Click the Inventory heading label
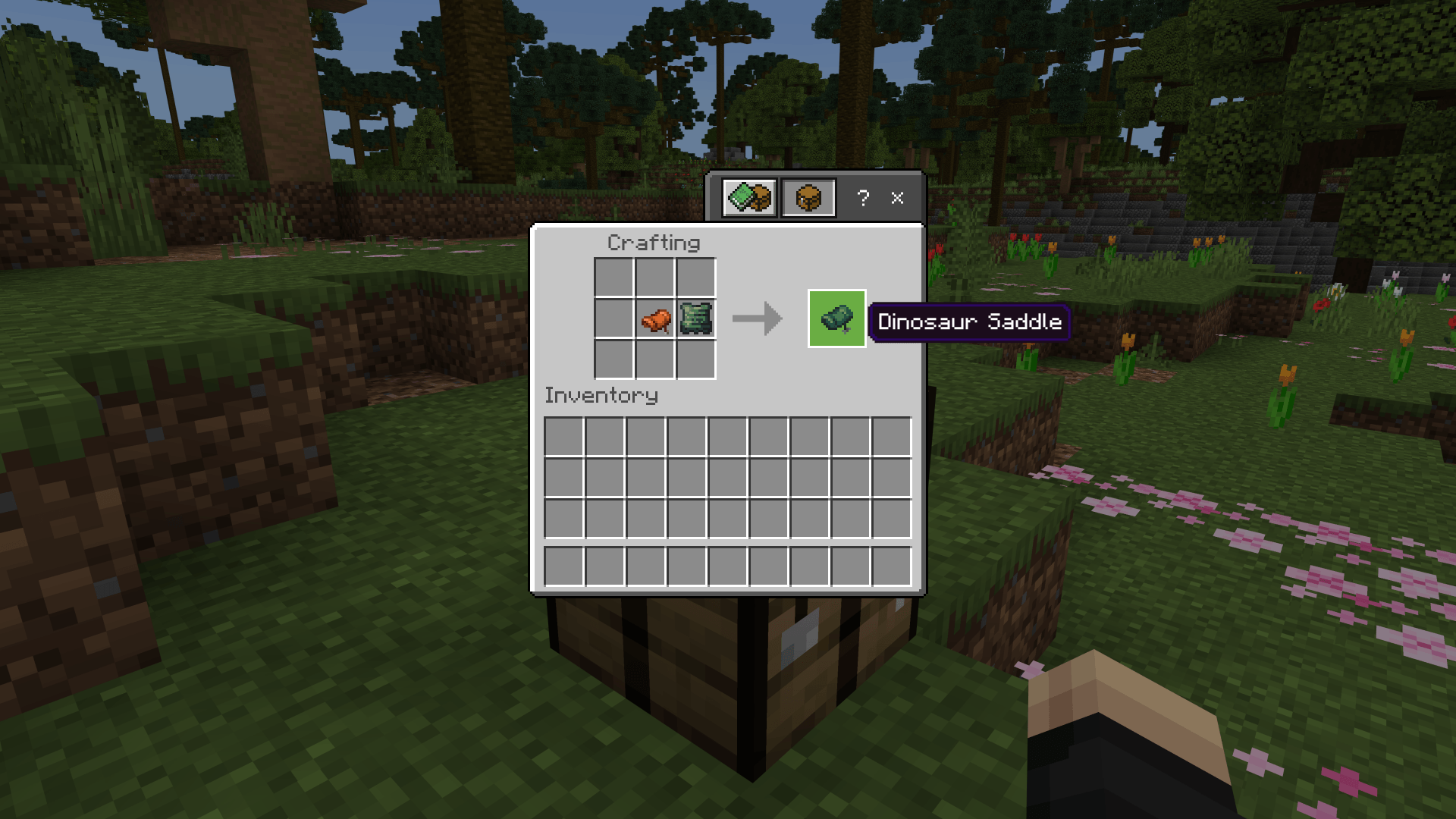The image size is (1456, 819). click(x=601, y=395)
